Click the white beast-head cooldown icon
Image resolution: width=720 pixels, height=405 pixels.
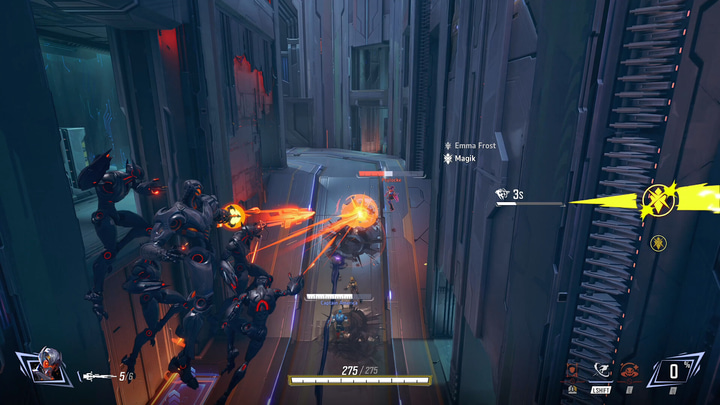pyautogui.click(x=503, y=194)
